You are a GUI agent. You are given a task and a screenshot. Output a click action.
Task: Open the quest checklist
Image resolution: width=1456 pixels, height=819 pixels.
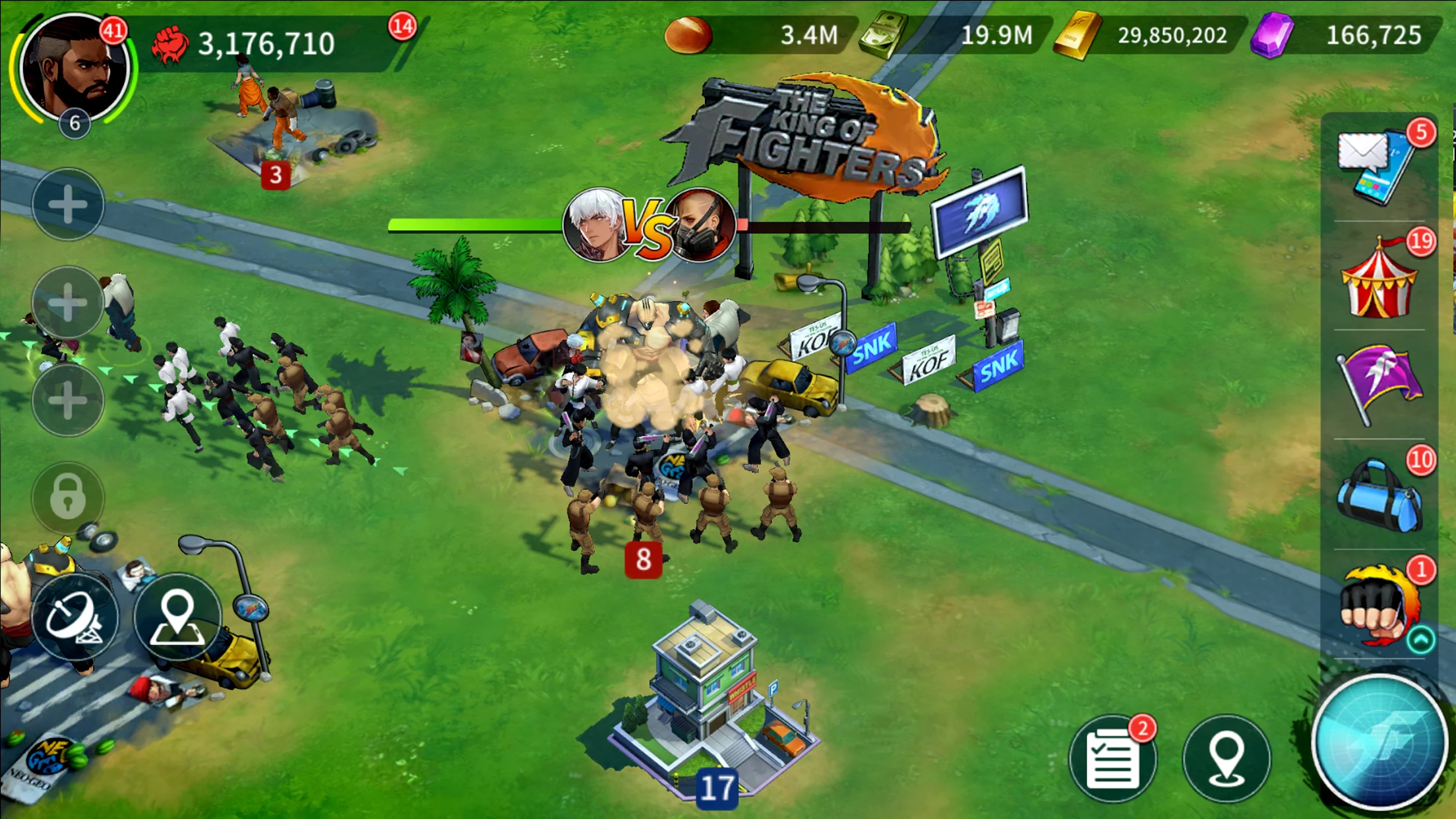[1112, 760]
